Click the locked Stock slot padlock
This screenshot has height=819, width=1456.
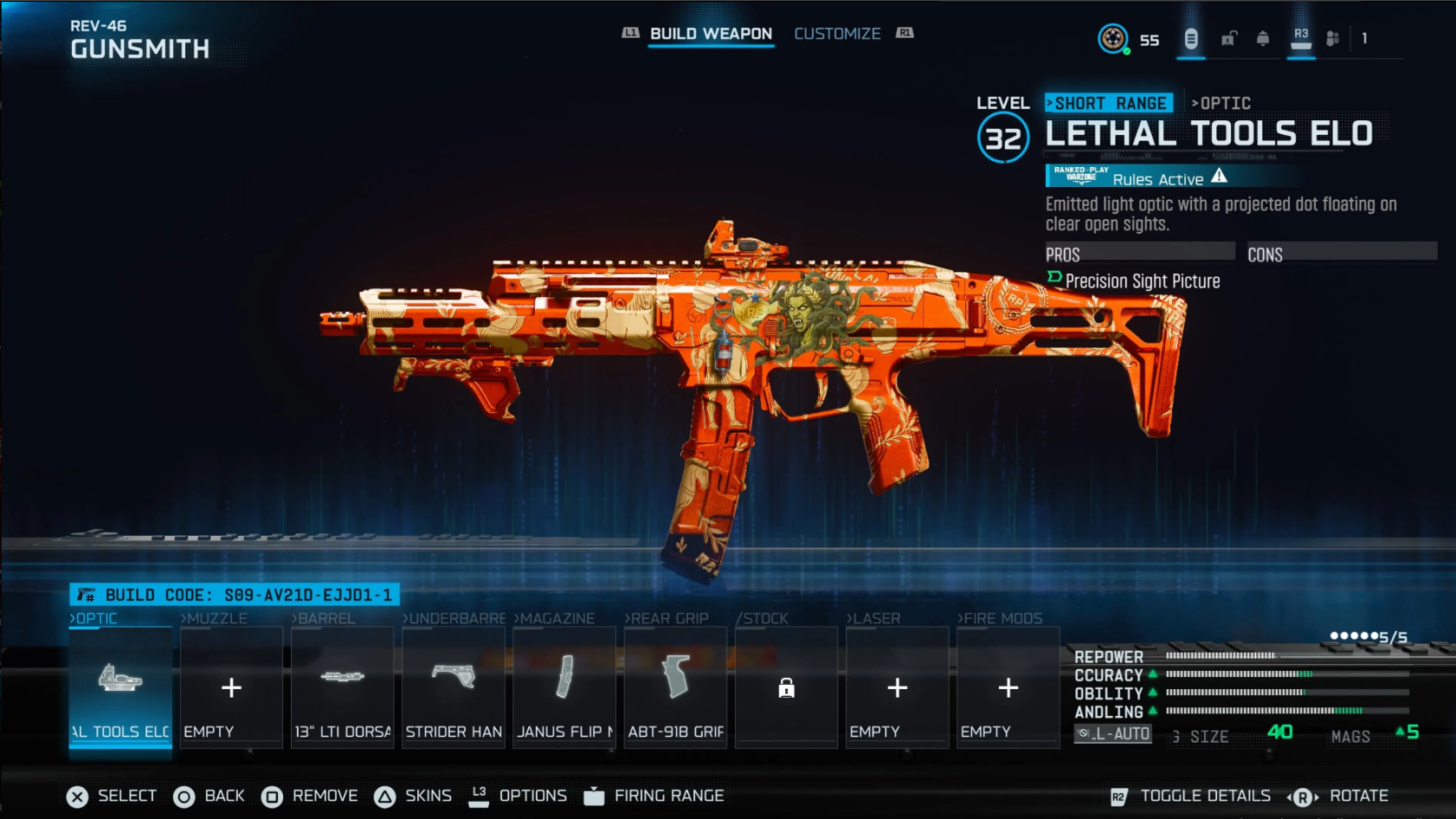(x=786, y=690)
